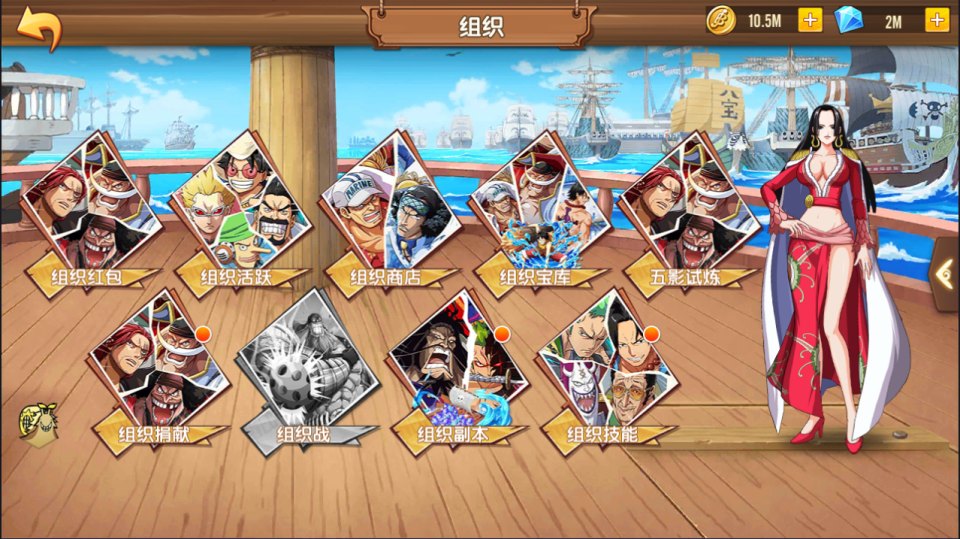The height and width of the screenshot is (539, 960).
Task: Go back with the orange arrow button
Action: (39, 27)
